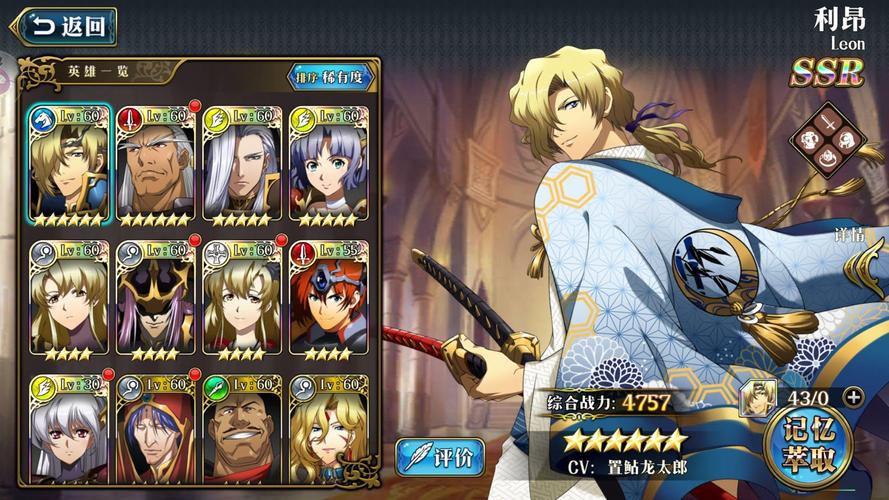Go back with the 返回 button
The image size is (889, 500).
pos(67,26)
